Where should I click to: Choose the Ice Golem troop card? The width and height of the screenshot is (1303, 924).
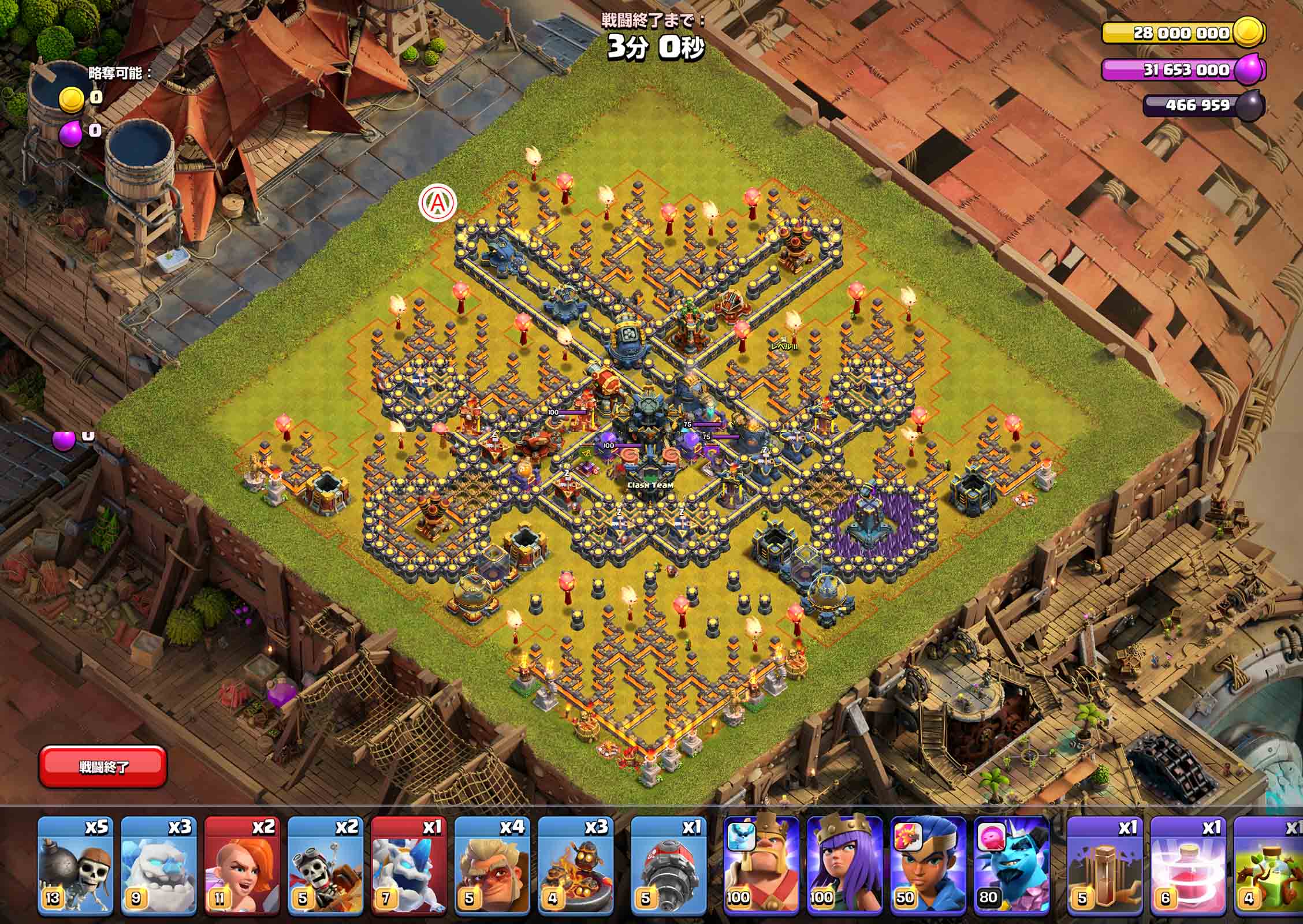pyautogui.click(x=158, y=866)
